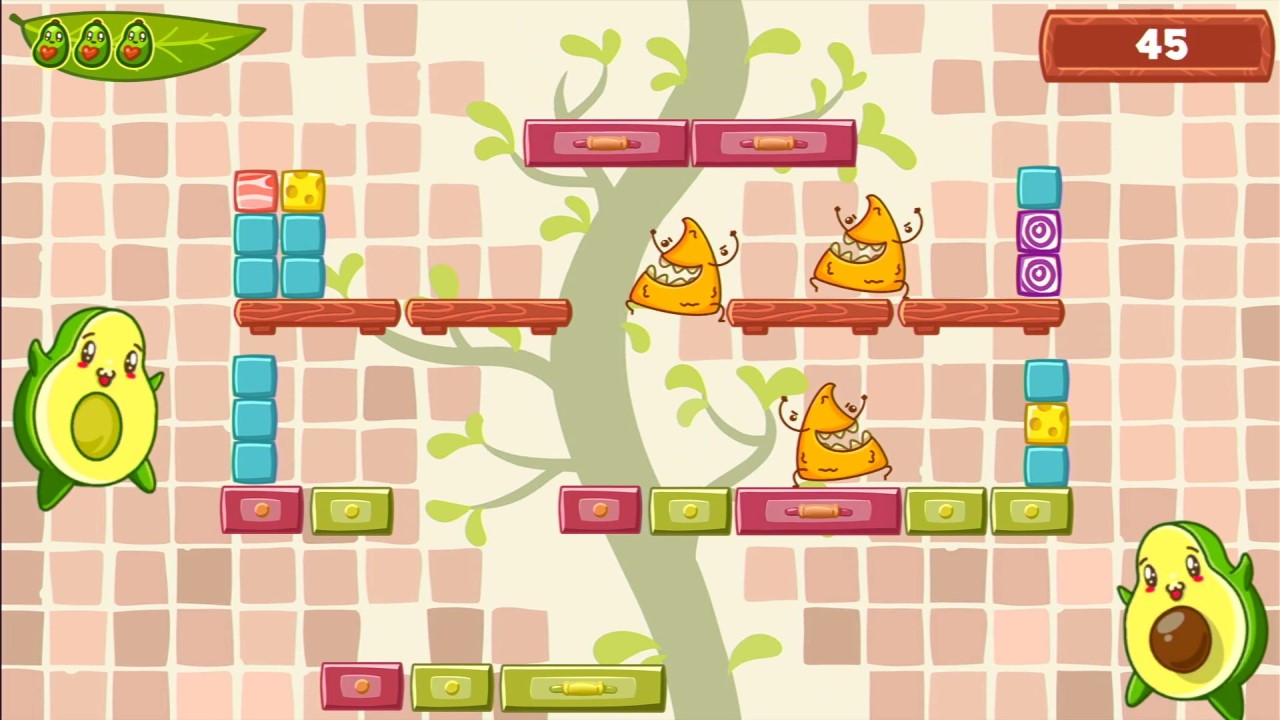This screenshot has width=1280, height=720.
Task: Click the pink drawer at the bottom left
Action: (x=362, y=687)
